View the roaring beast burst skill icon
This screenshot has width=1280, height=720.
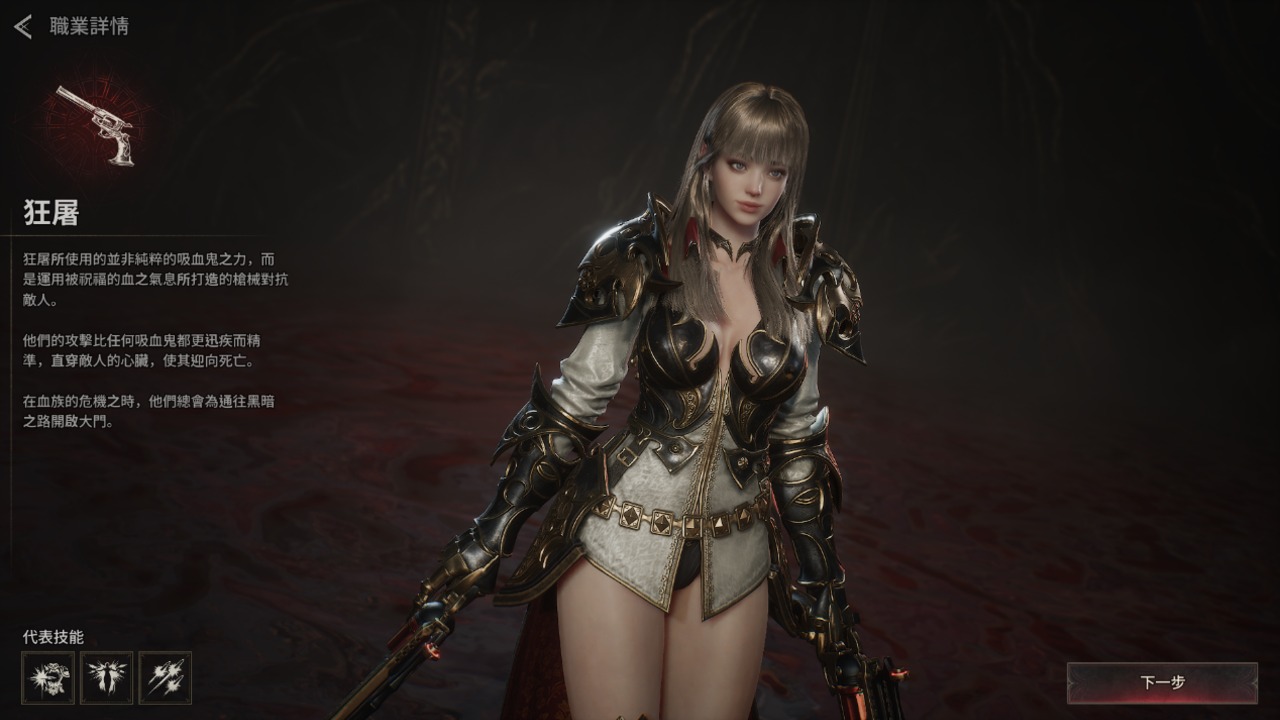pyautogui.click(x=48, y=678)
